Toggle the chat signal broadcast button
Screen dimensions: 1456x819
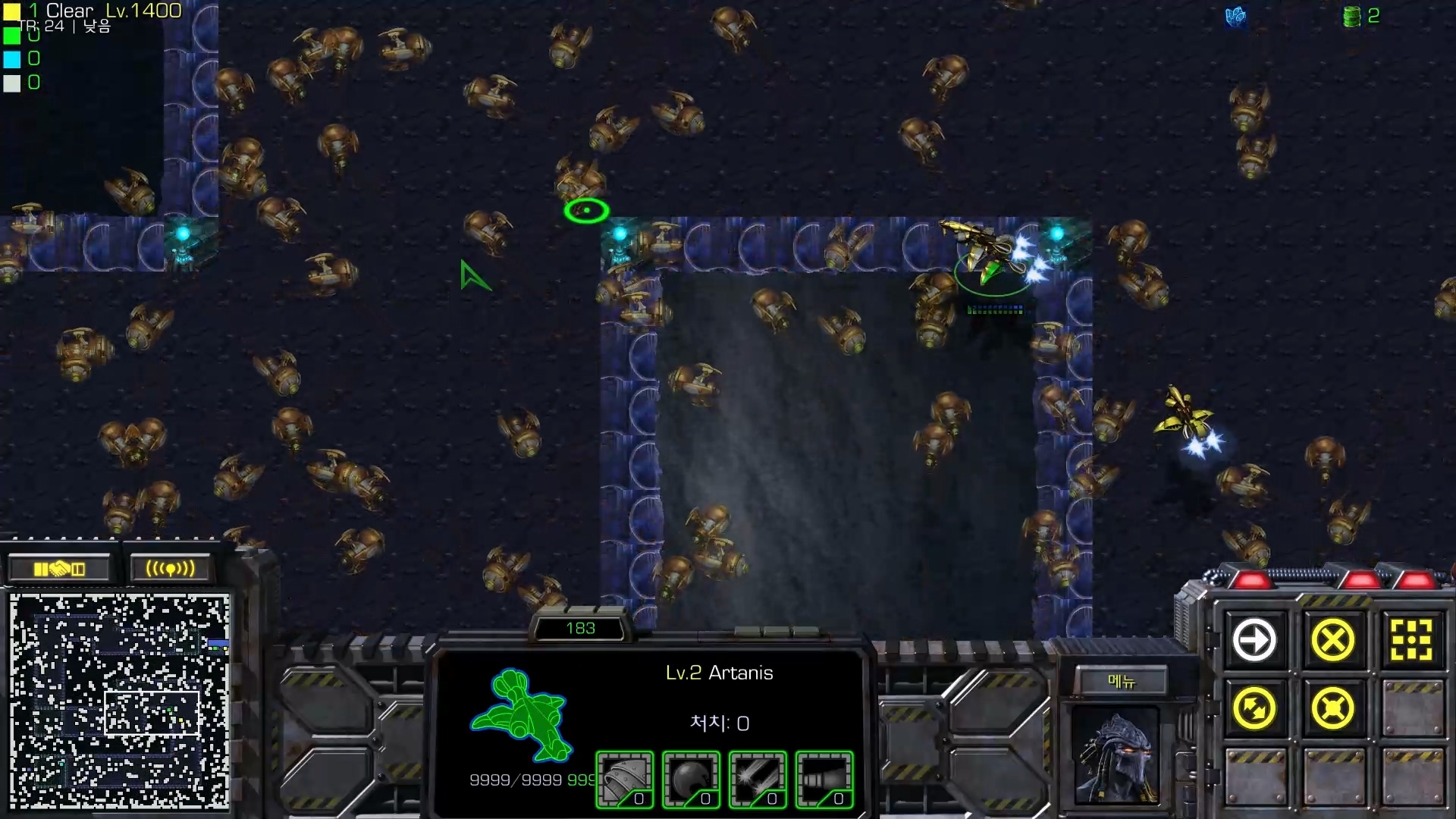click(x=168, y=567)
